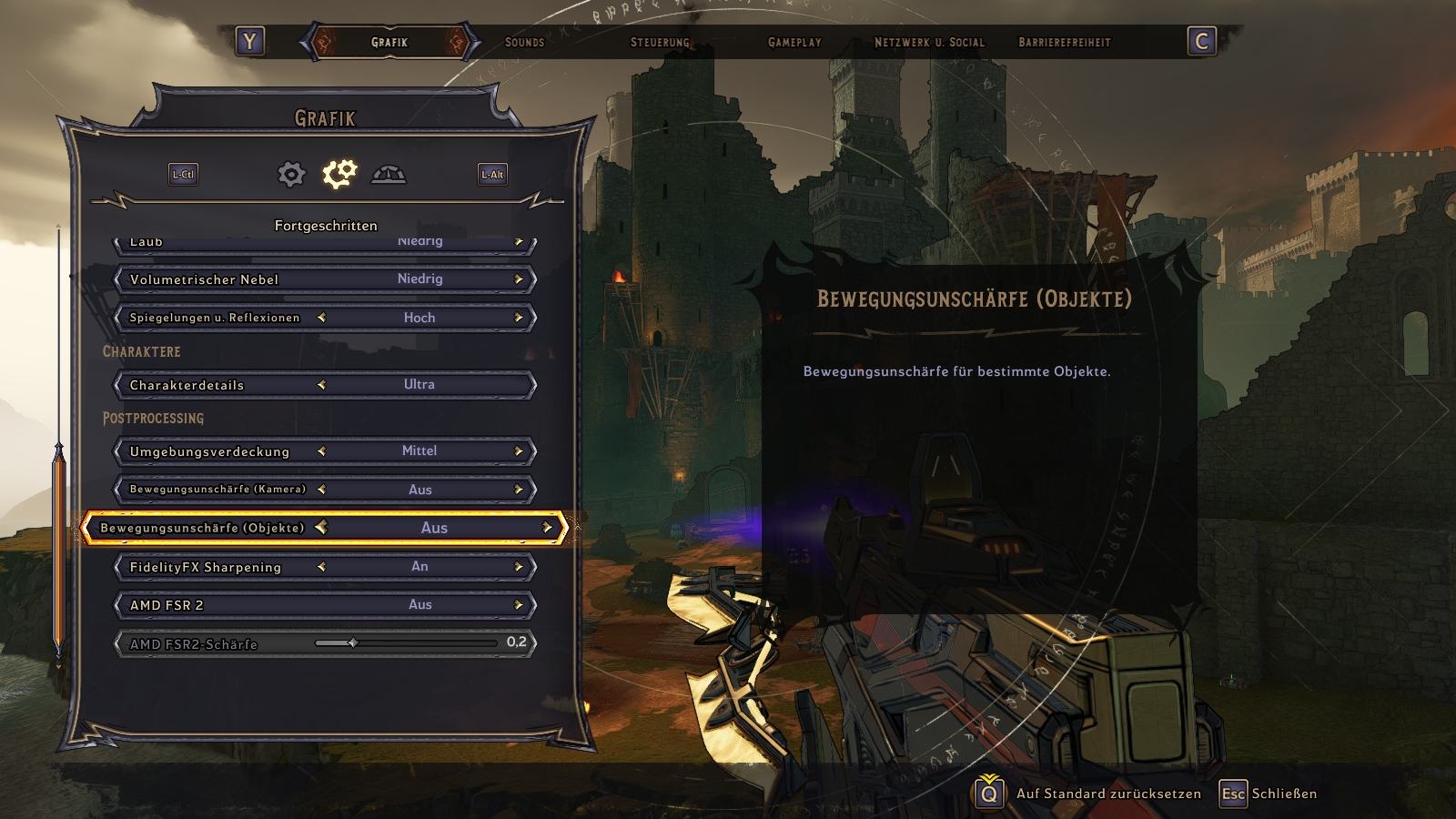Select the Grafik tab
Viewport: 1456px width, 819px height.
pos(389,42)
